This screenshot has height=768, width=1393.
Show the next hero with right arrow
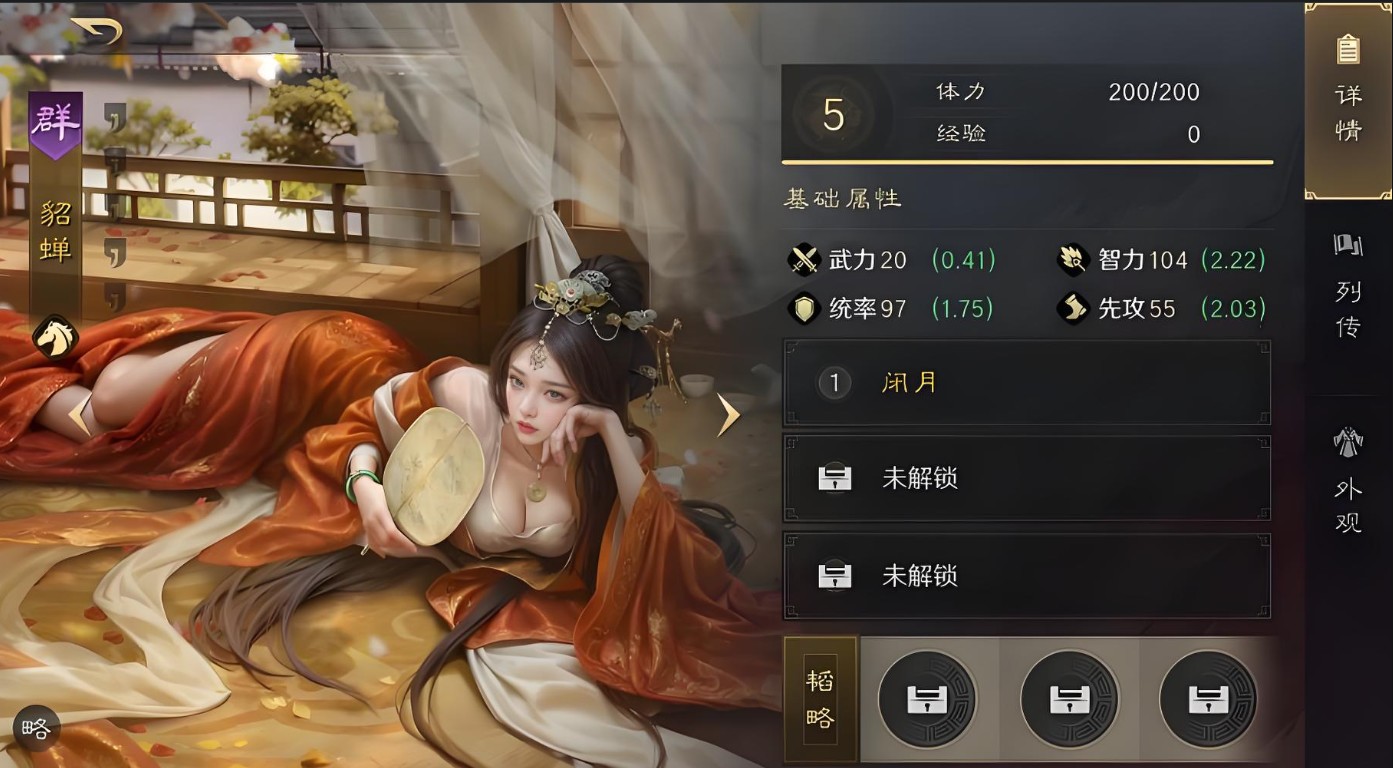pyautogui.click(x=729, y=415)
